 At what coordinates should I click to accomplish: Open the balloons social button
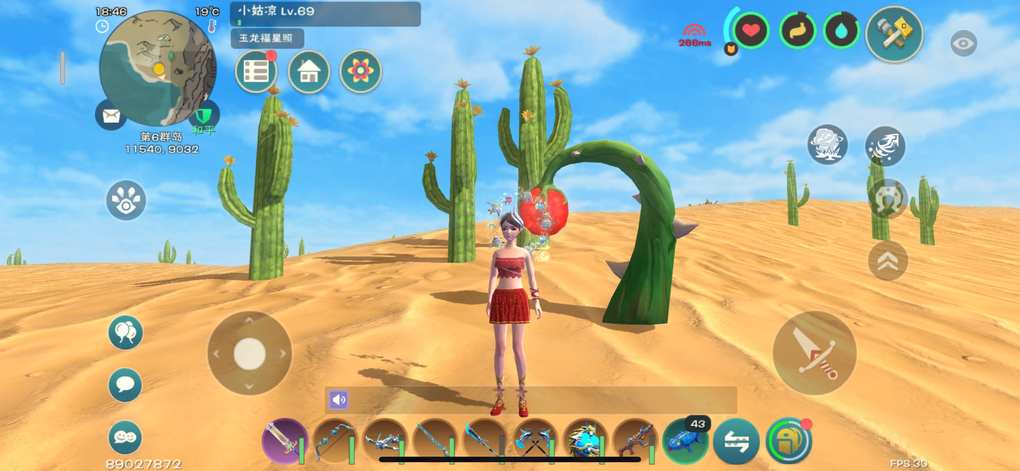(x=125, y=332)
